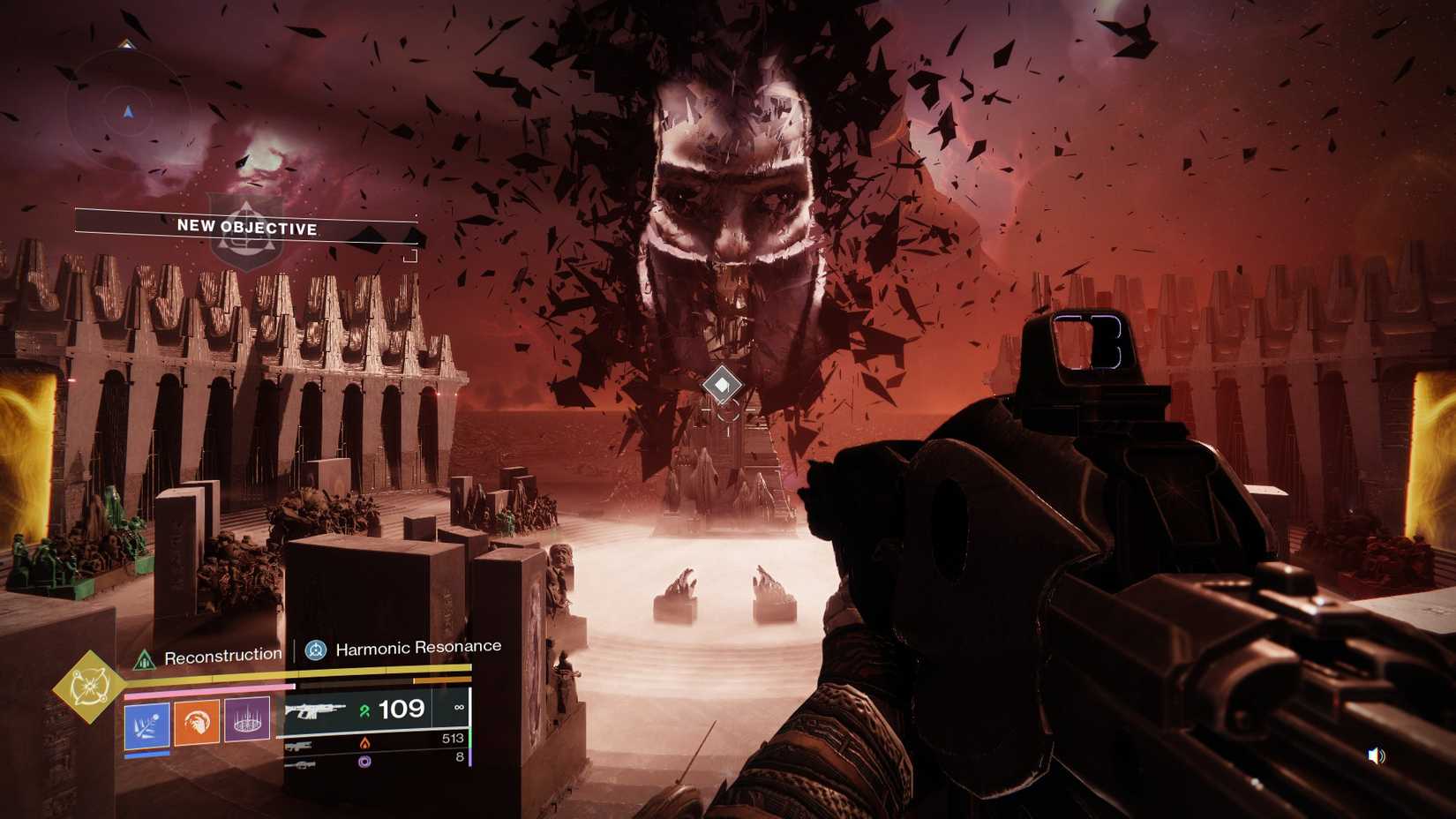This screenshot has height=819, width=1456.
Task: Inspect the Reconstruction buff icon
Action: 144,659
